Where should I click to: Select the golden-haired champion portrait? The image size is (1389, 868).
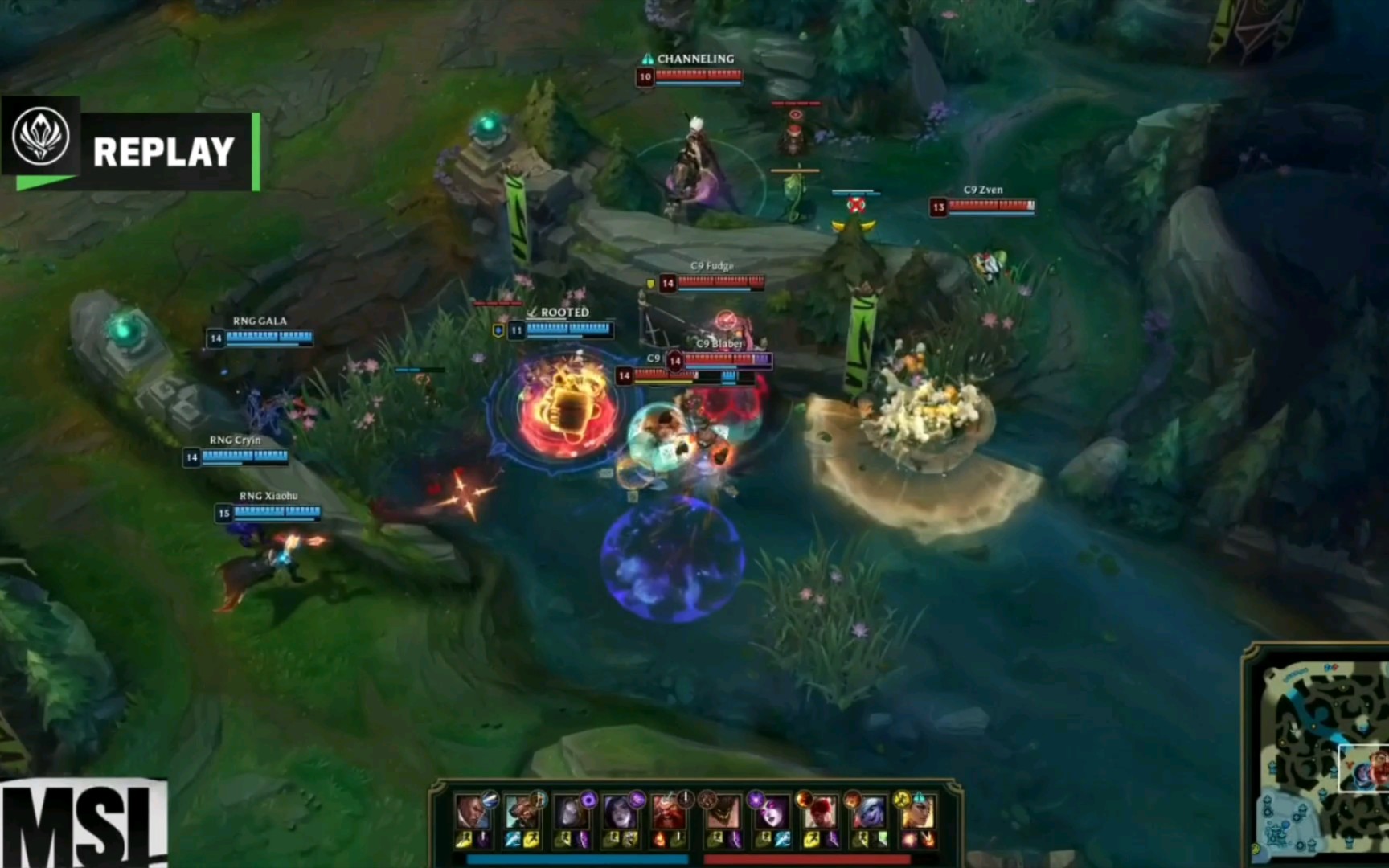918,811
